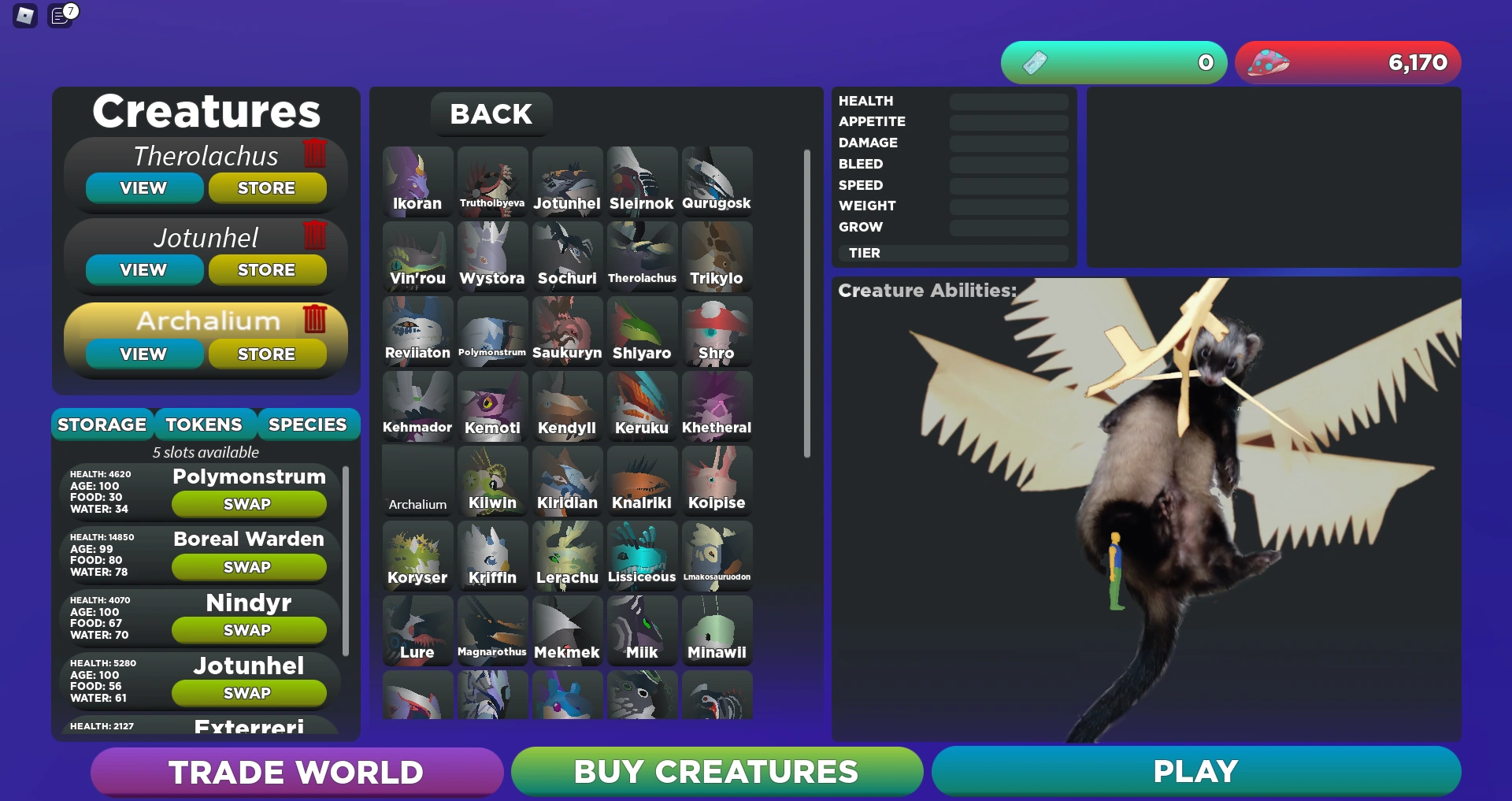The image size is (1512, 801).
Task: Open the SPECIES tab
Action: tap(308, 424)
